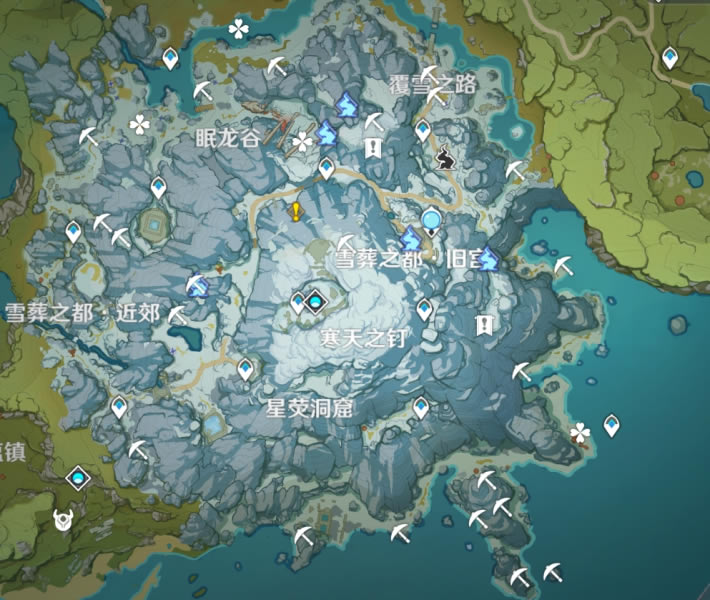Click the clover marker beside 眠龙谷 label

[302, 142]
